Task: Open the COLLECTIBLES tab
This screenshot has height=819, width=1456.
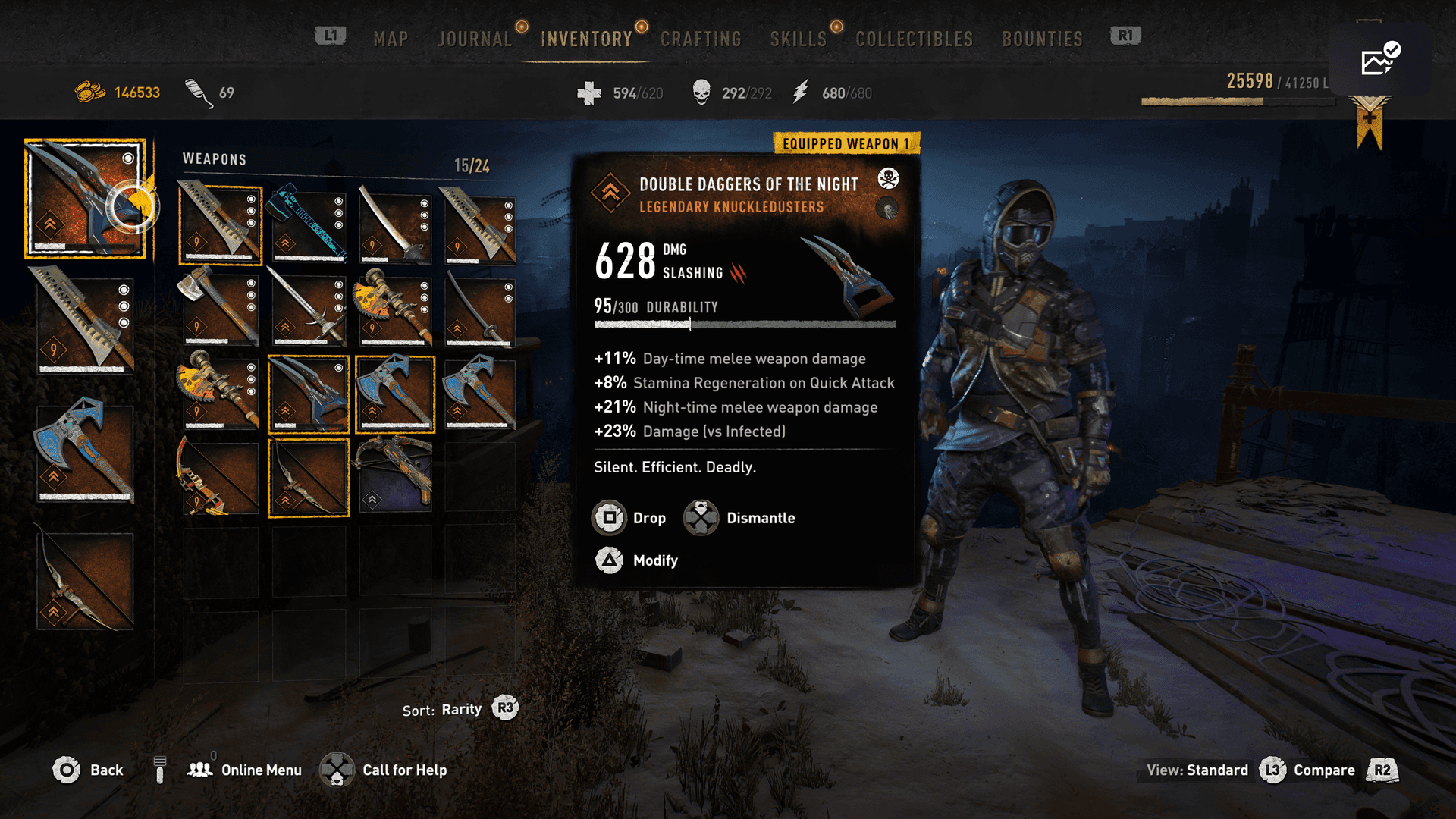Action: click(914, 39)
